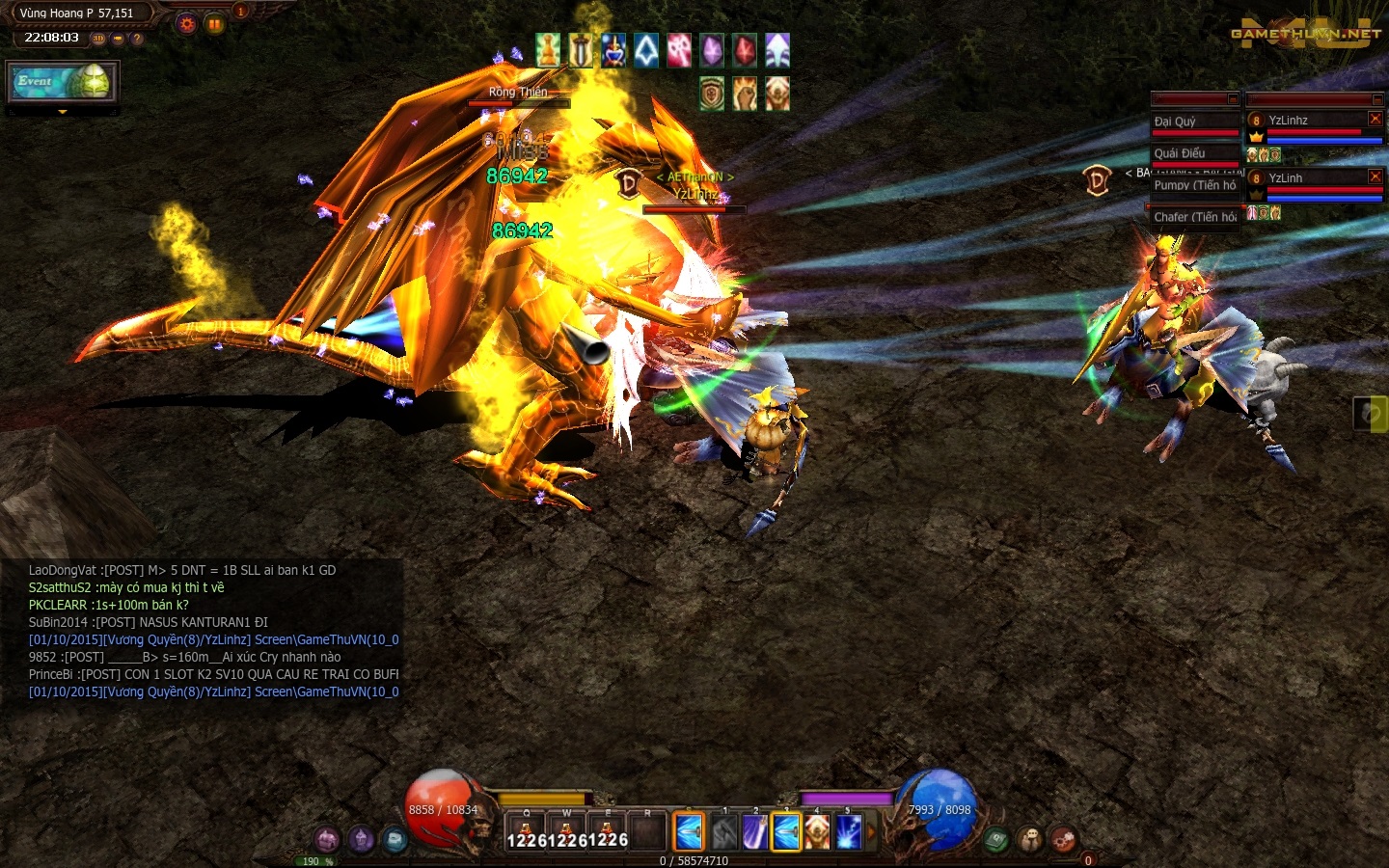The width and height of the screenshot is (1389, 868).
Task: Select the grey skill in slot 1
Action: (723, 832)
